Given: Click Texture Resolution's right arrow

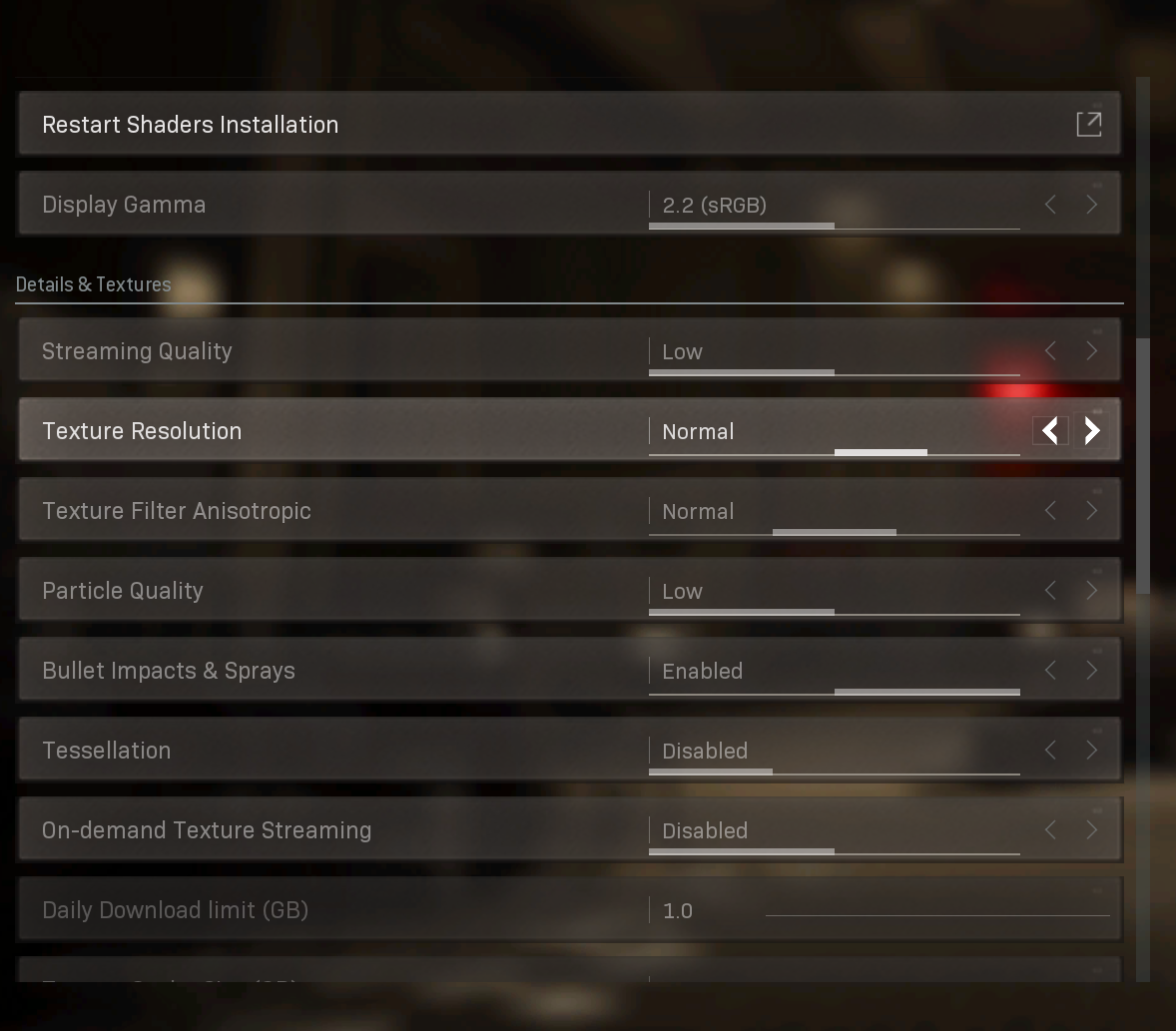Looking at the screenshot, I should click(1092, 431).
